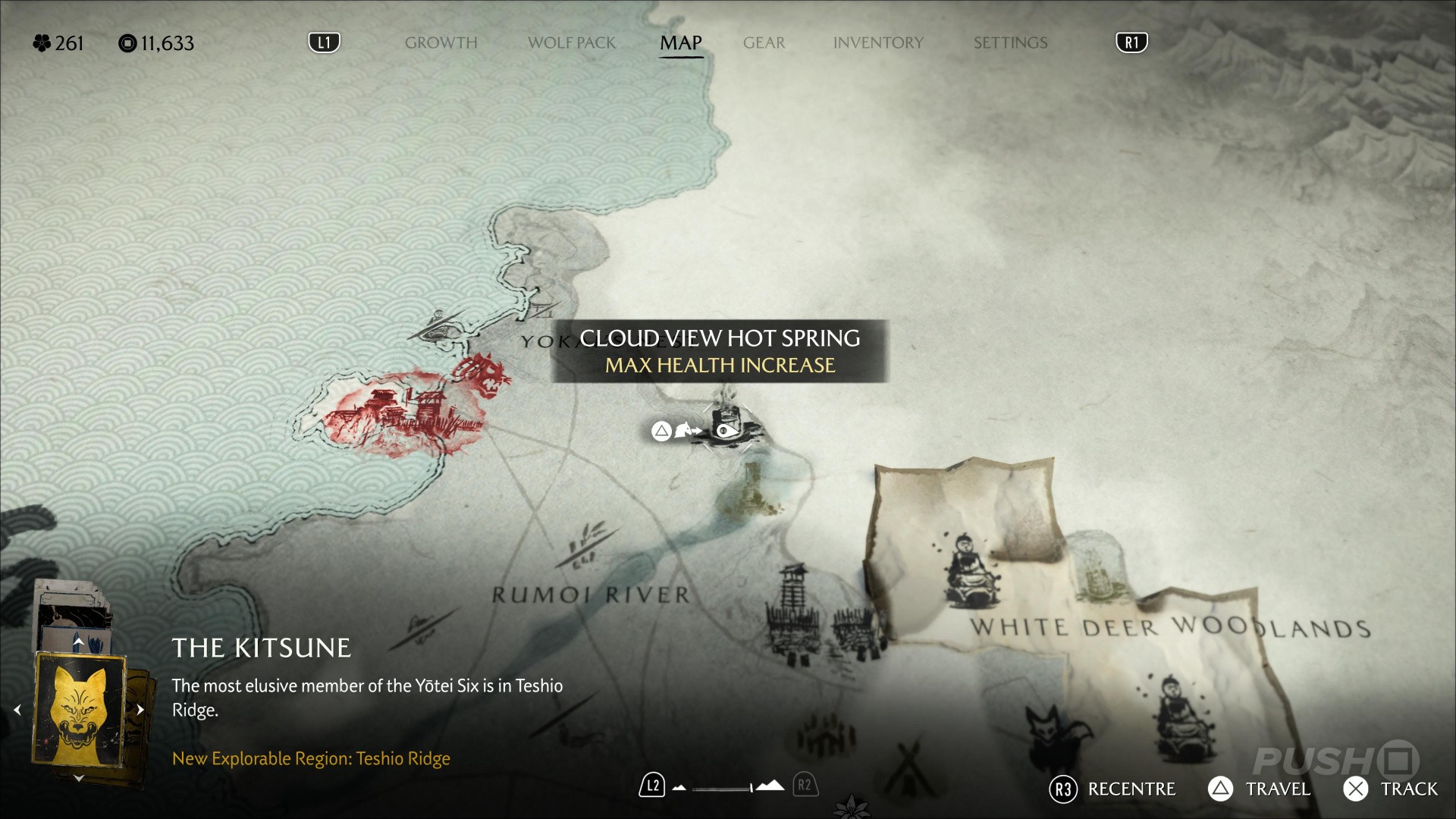Screen dimensions: 1456x819
Task: Switch to the Growth tab
Action: tap(441, 43)
